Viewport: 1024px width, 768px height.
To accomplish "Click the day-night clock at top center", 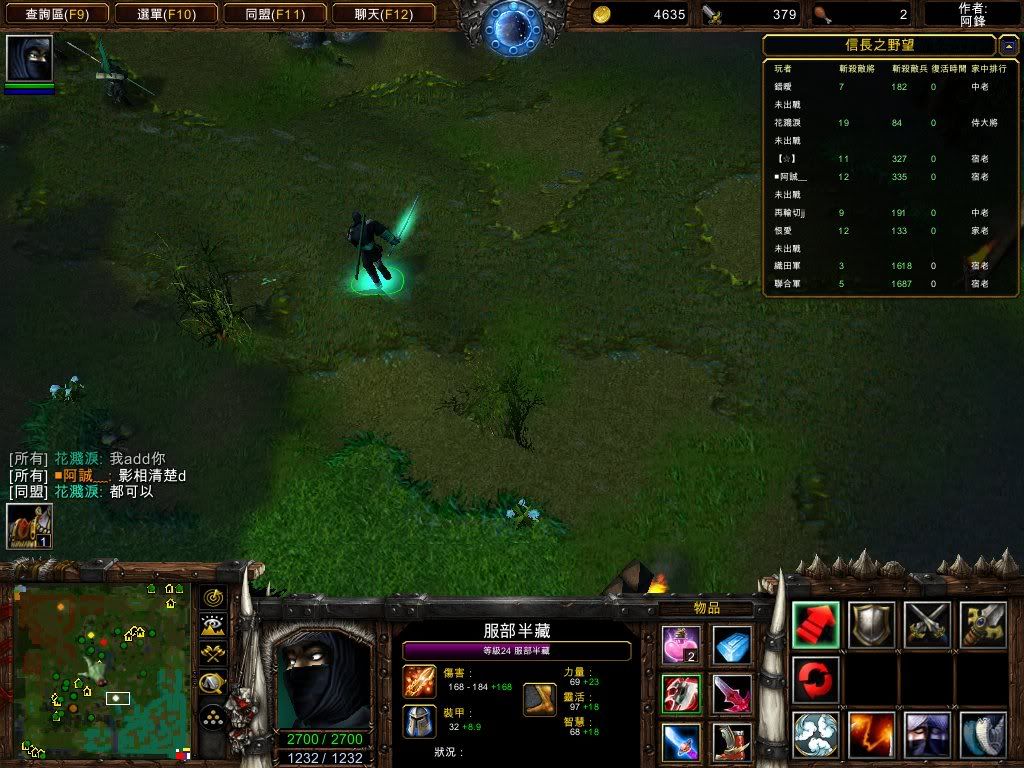I will tap(512, 27).
